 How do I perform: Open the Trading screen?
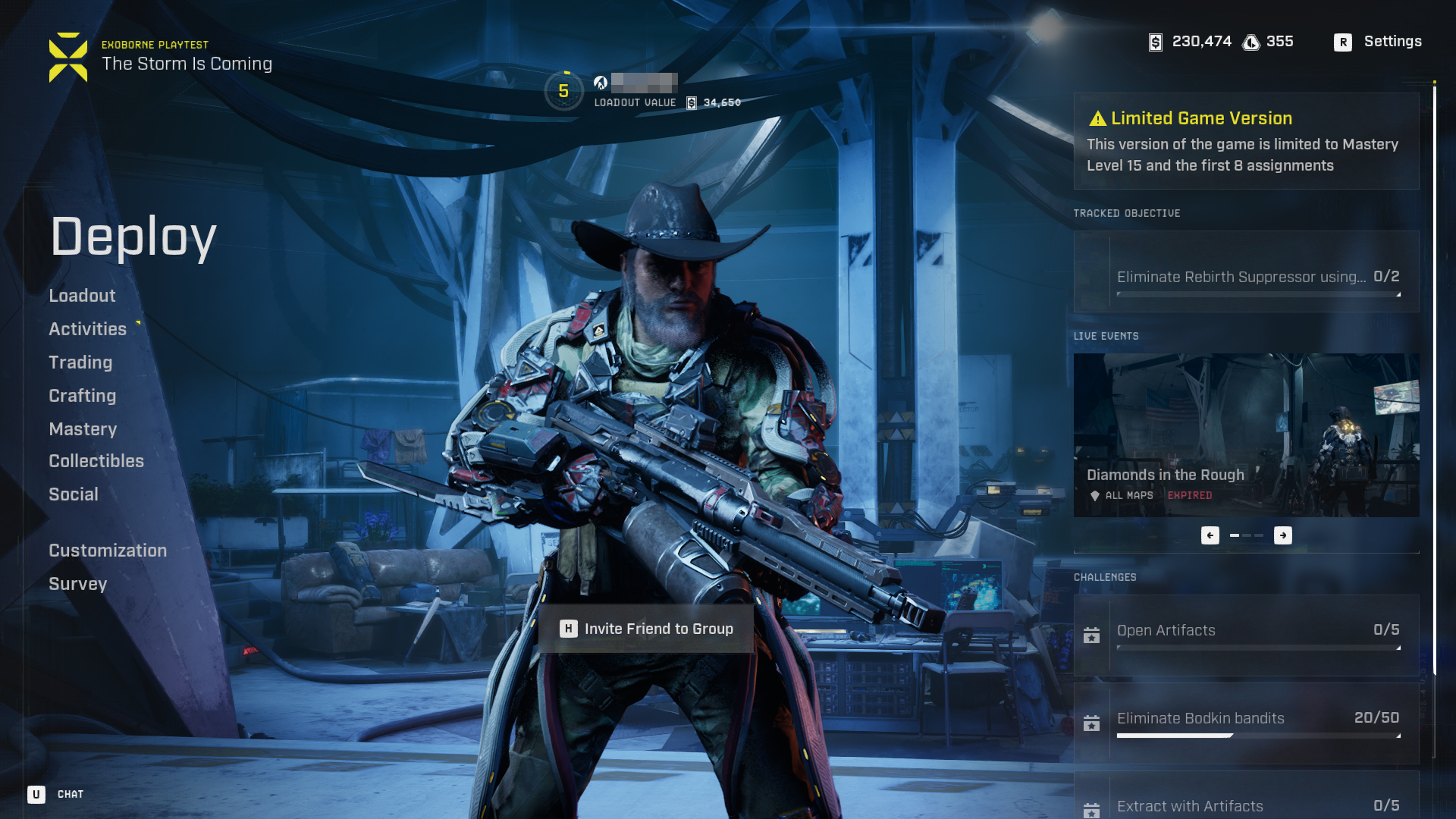80,362
